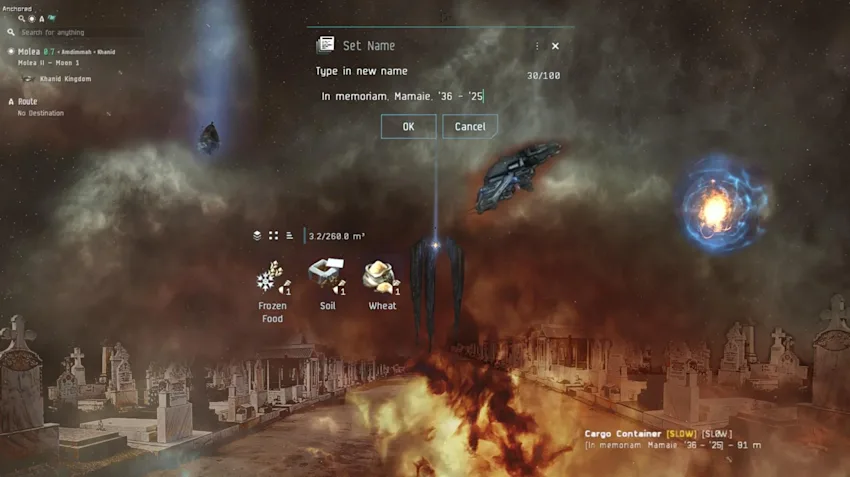Confirm the new name with OK
This screenshot has height=477, width=850.
(x=408, y=127)
